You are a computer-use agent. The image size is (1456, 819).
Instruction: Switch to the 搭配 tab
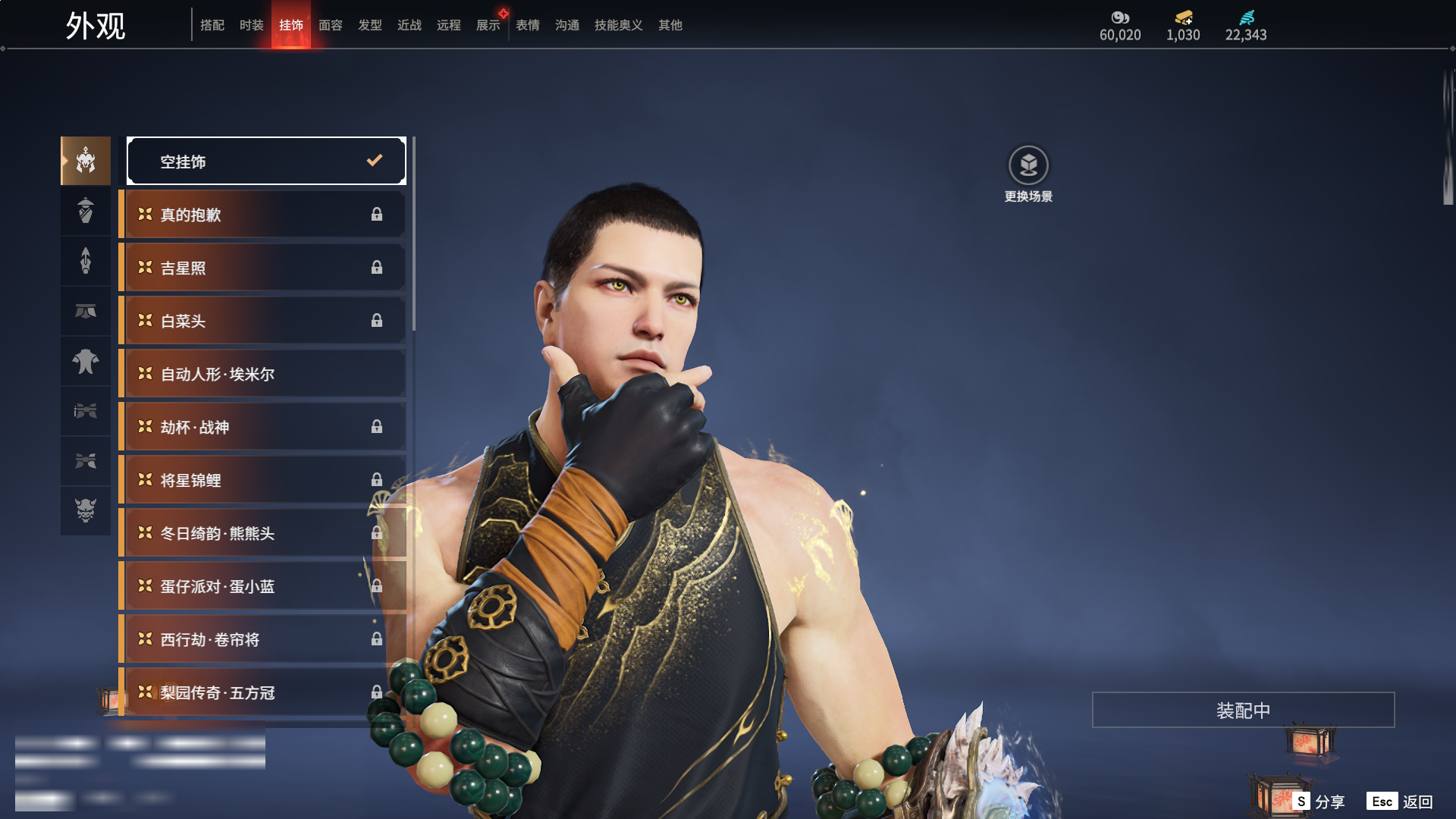[212, 25]
